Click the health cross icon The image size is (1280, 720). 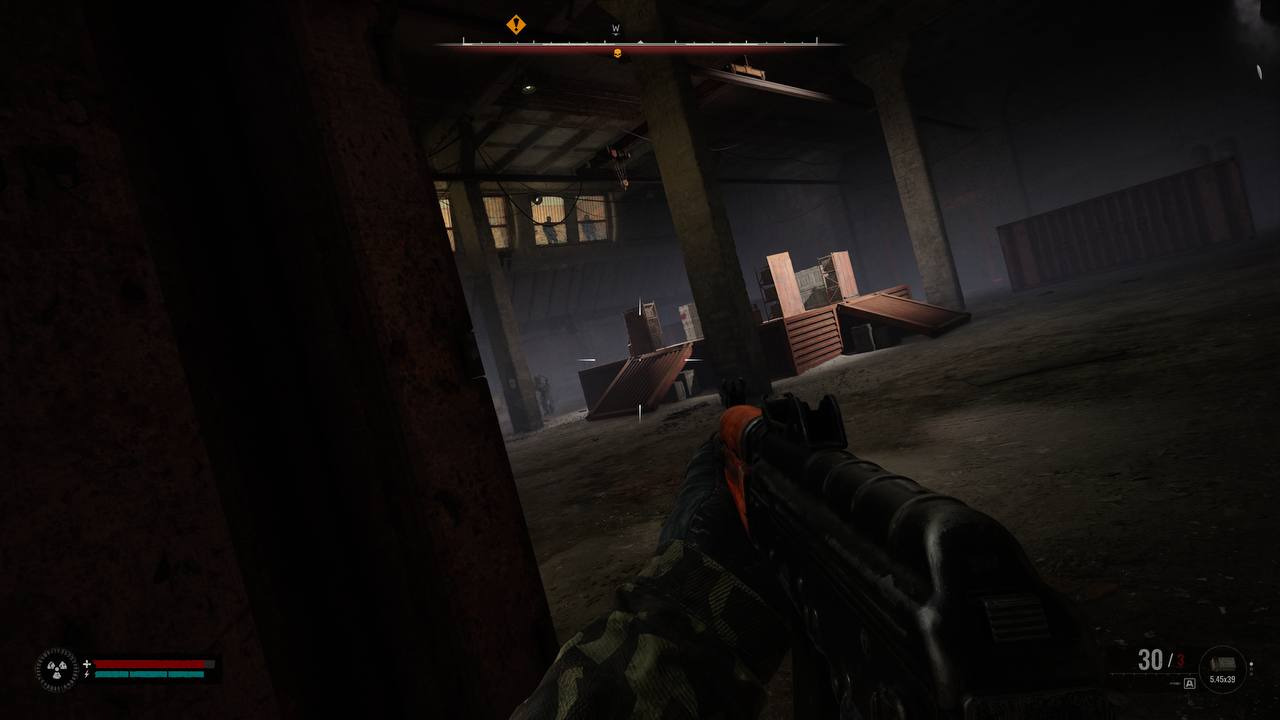(87, 663)
